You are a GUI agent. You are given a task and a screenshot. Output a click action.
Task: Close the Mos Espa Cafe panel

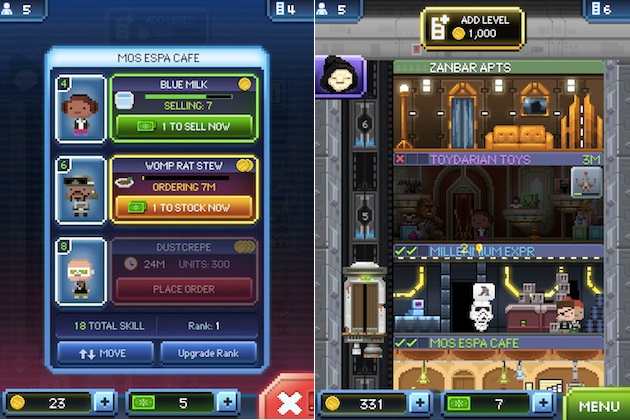pyautogui.click(x=287, y=400)
